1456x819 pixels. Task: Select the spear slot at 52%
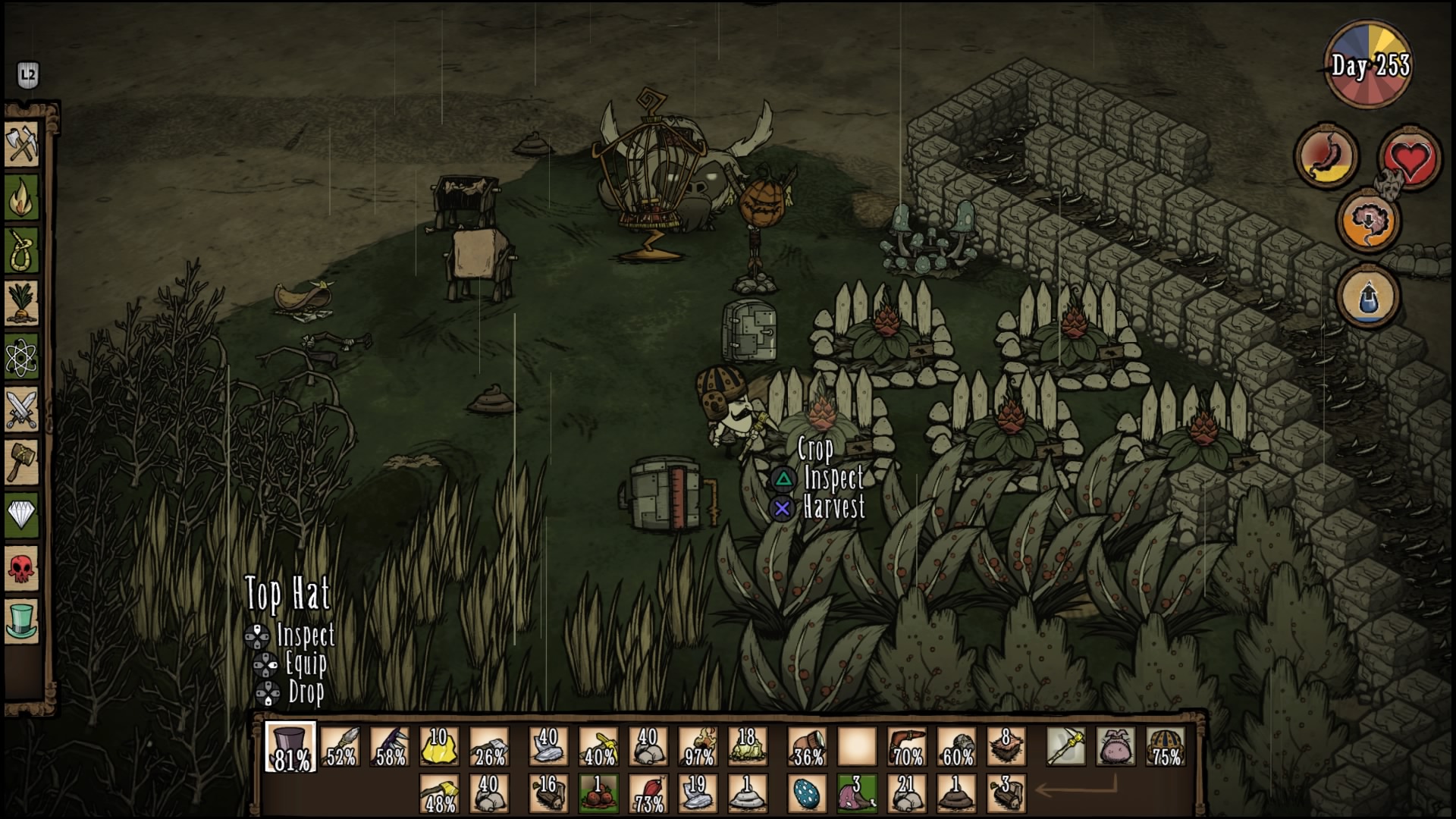click(x=340, y=747)
